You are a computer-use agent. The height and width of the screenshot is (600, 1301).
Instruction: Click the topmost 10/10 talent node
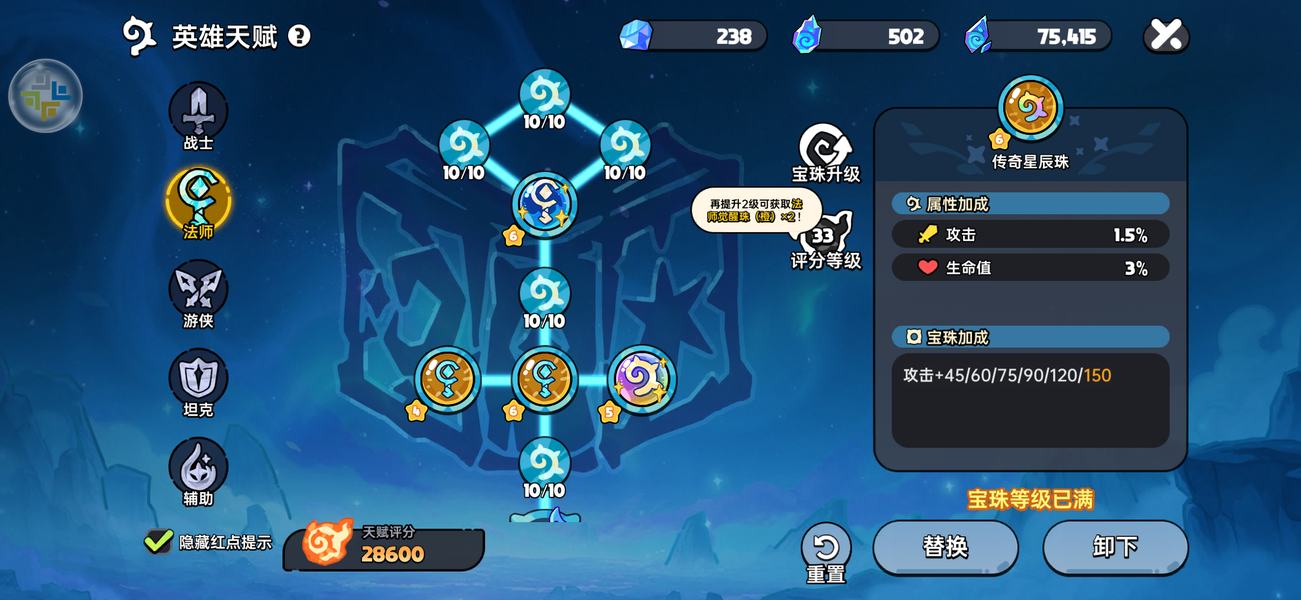coord(544,96)
